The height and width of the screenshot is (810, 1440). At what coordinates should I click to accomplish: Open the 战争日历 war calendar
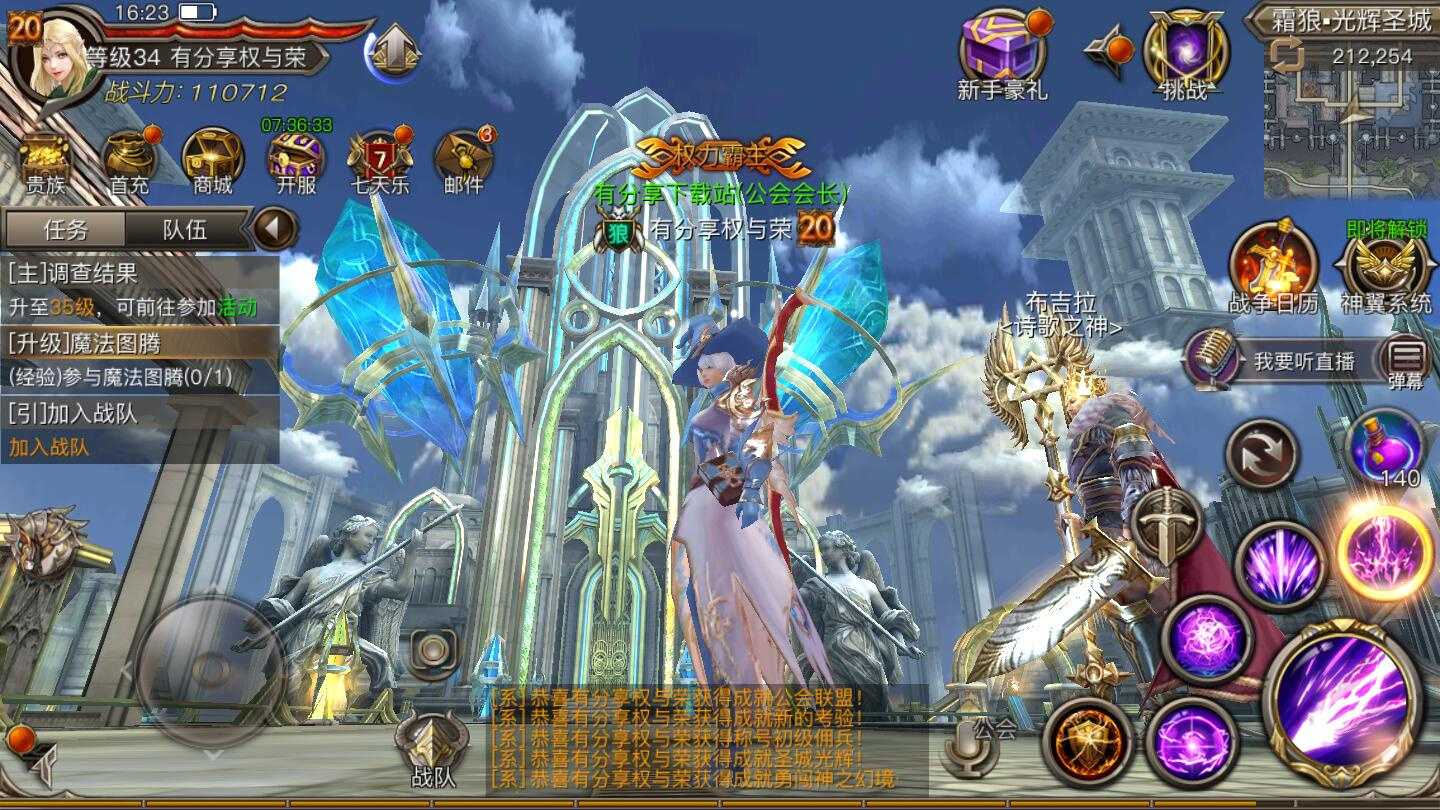1272,267
